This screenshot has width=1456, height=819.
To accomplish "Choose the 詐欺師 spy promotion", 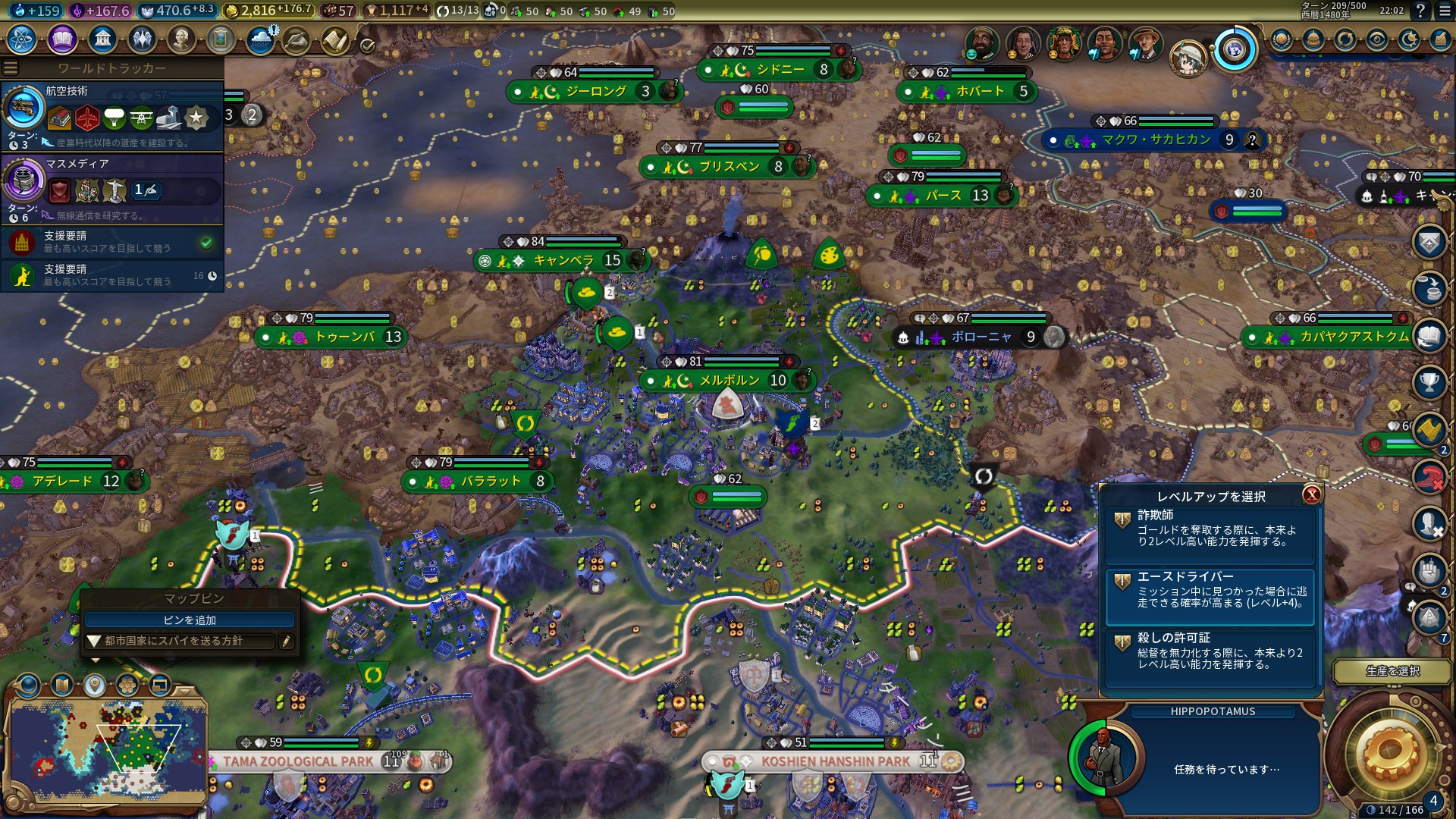I will pyautogui.click(x=1210, y=528).
